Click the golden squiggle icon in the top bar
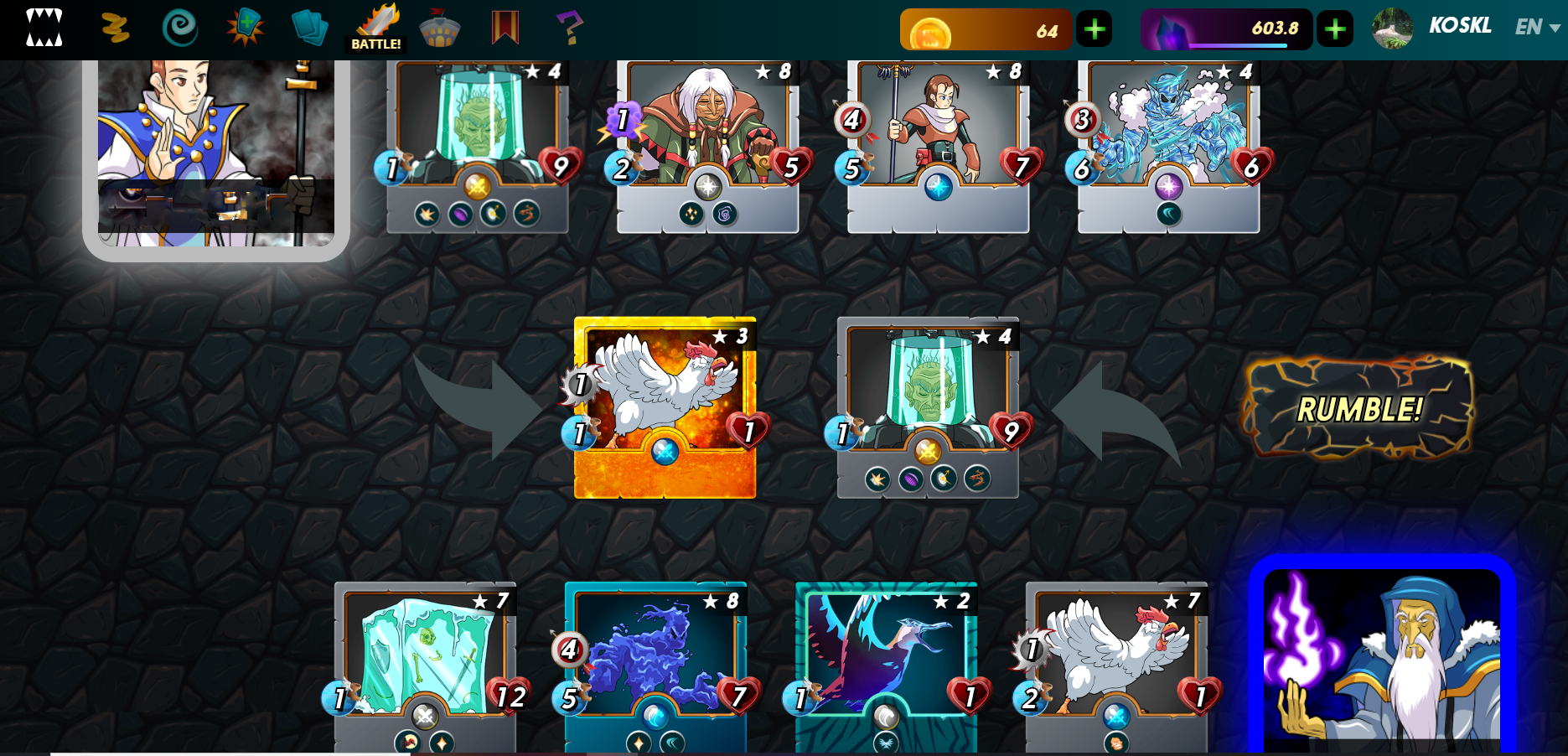Screen dimensions: 1568x756 (x=115, y=28)
